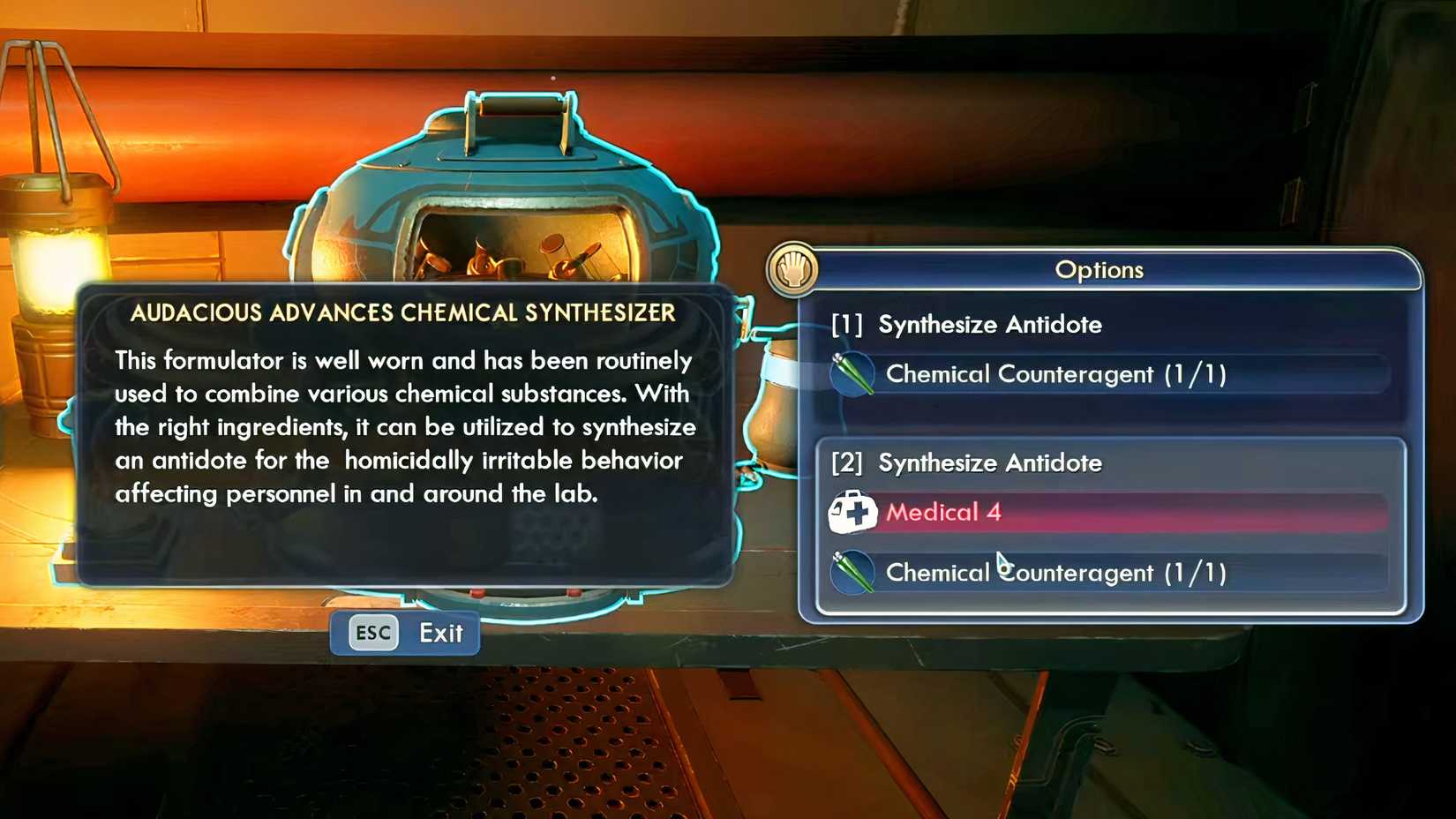The width and height of the screenshot is (1456, 819).
Task: Click the synthesizer description text panel
Action: (x=404, y=428)
